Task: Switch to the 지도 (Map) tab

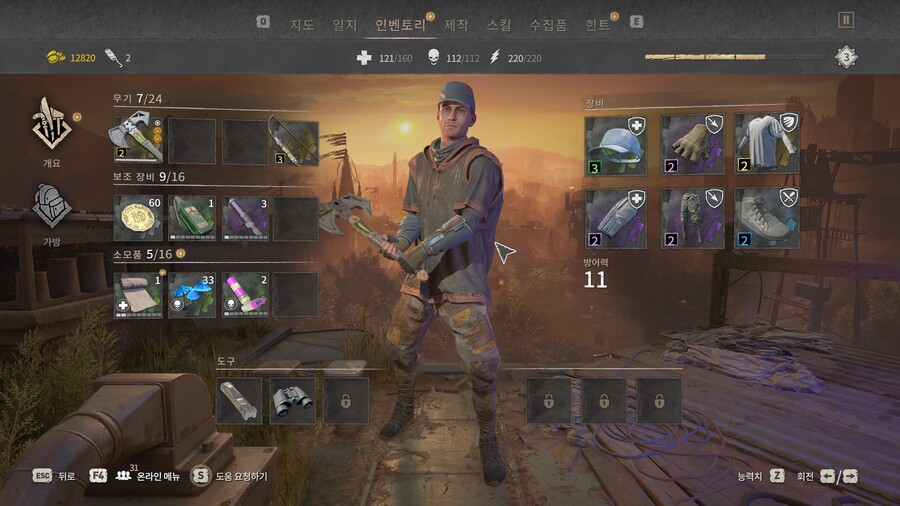Action: pyautogui.click(x=301, y=24)
